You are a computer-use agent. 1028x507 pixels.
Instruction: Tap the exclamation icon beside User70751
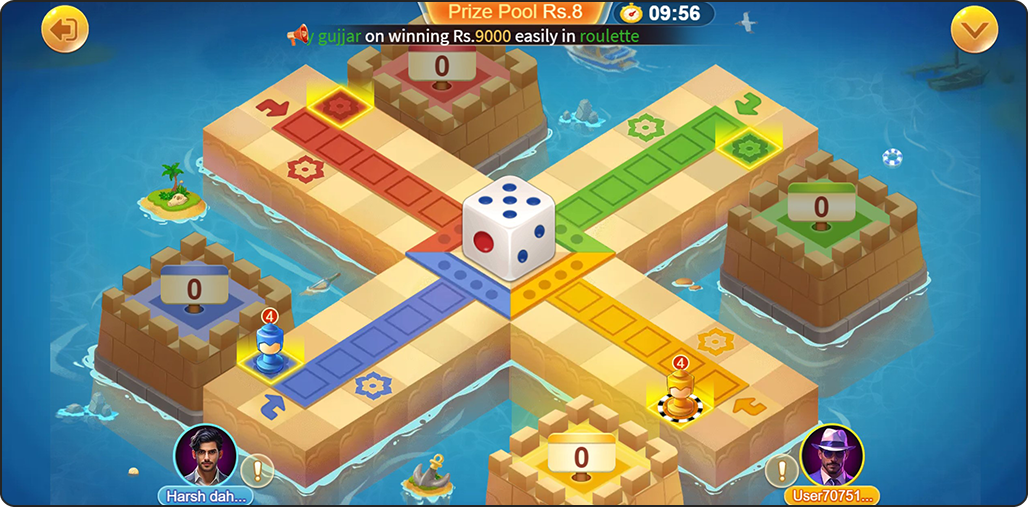[781, 469]
